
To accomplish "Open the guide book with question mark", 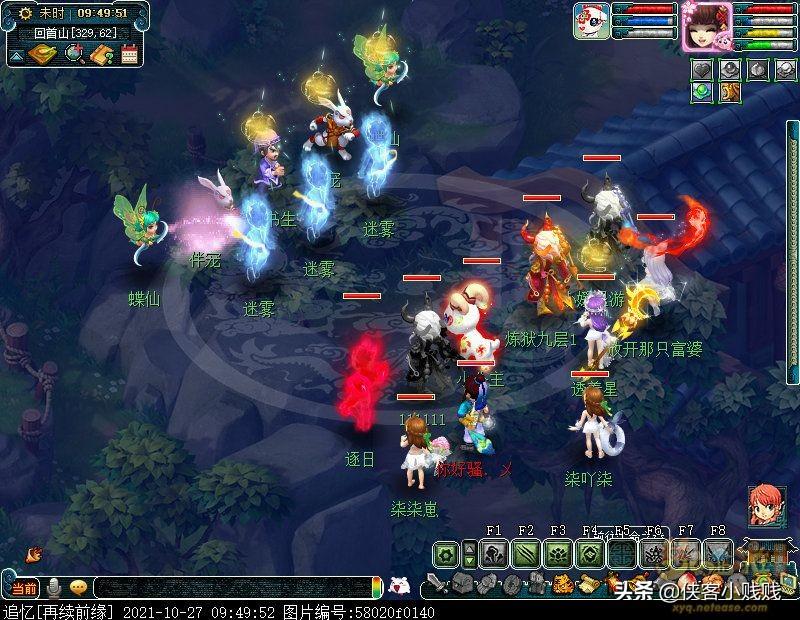I will tap(100, 54).
